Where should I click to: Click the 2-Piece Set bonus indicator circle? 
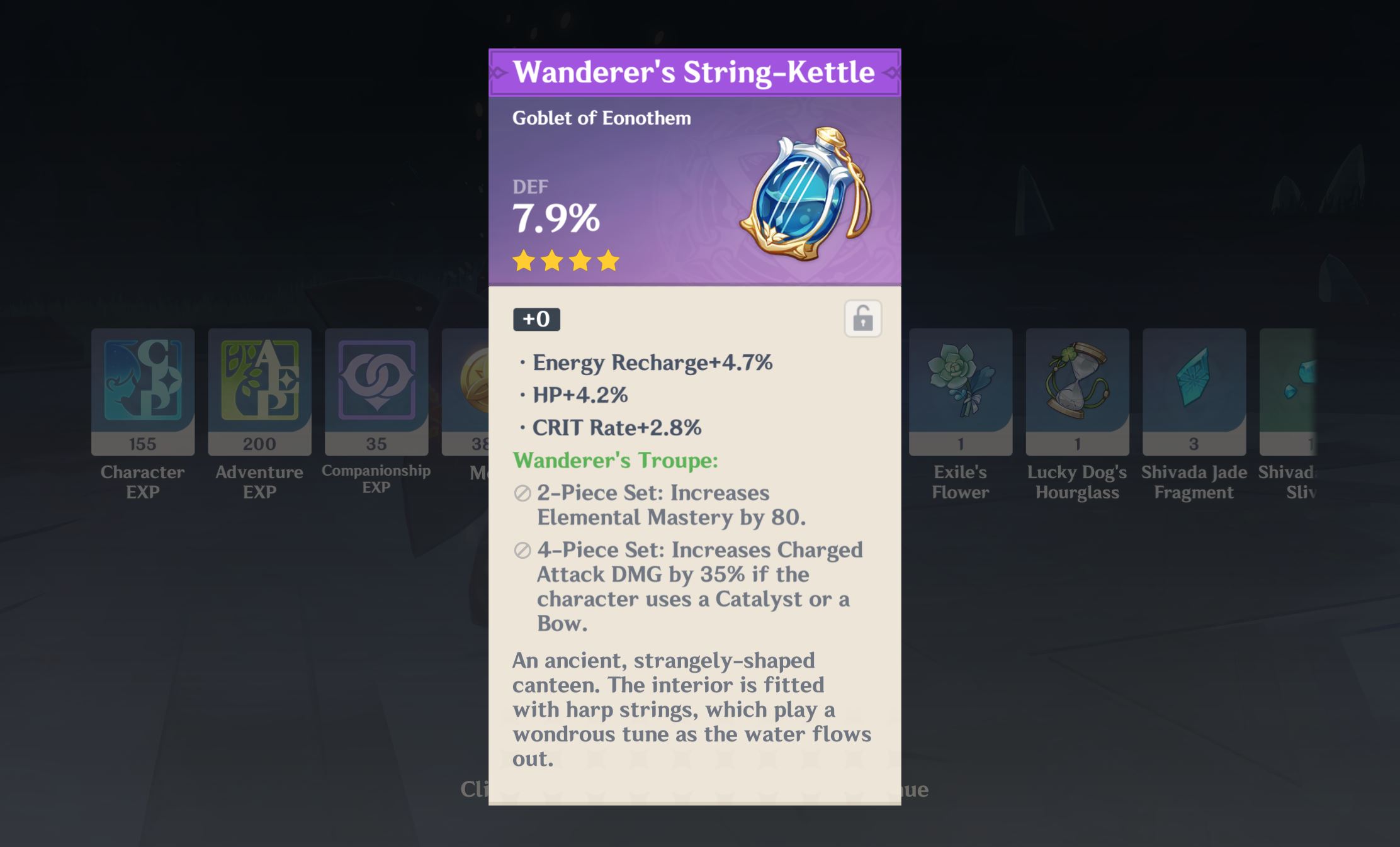point(522,495)
